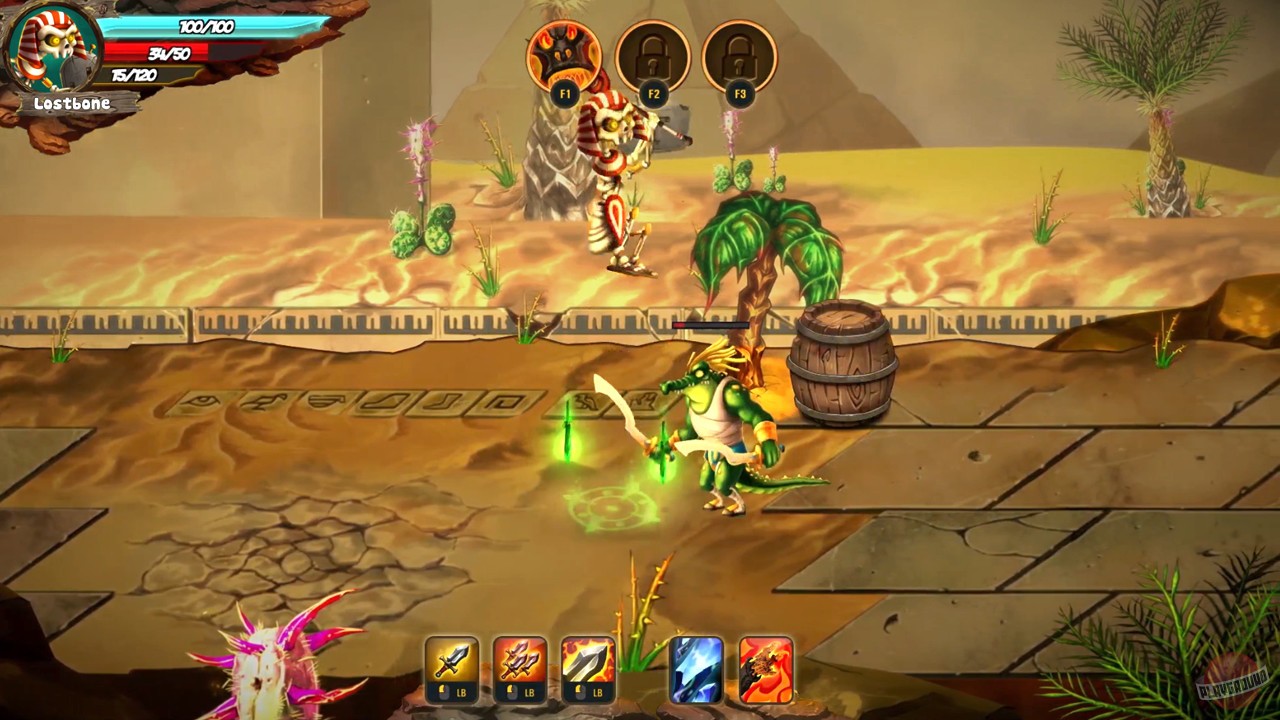Click the enemy health bar above the crocodile
This screenshot has height=720, width=1280.
(712, 325)
